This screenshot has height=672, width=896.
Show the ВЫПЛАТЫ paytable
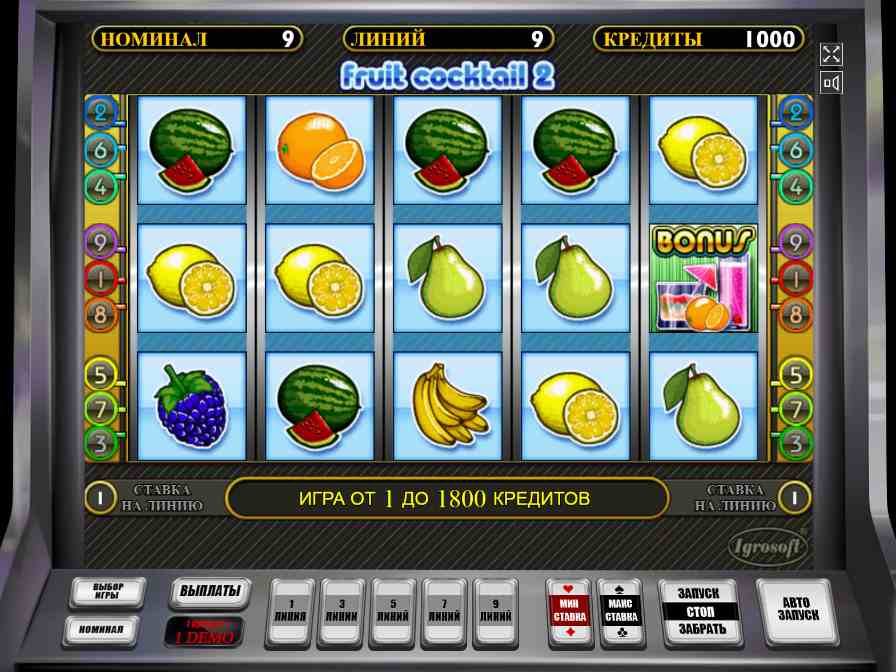pos(208,592)
